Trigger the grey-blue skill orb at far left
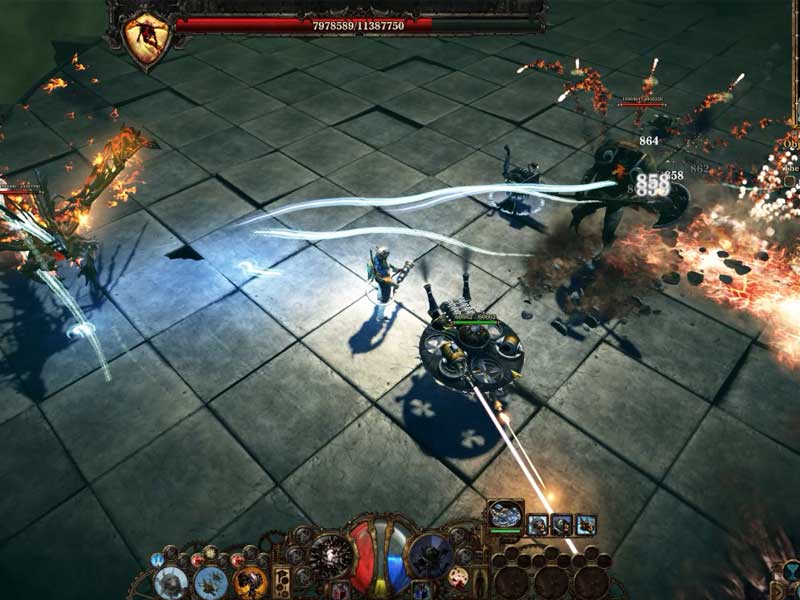This screenshot has width=800, height=600. coord(171,581)
